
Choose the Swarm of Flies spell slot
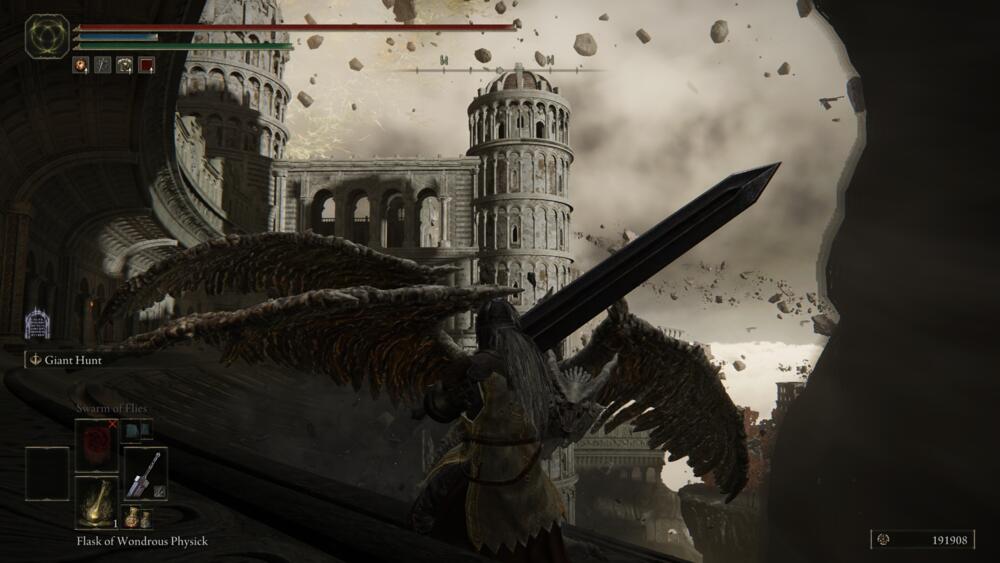coord(96,445)
